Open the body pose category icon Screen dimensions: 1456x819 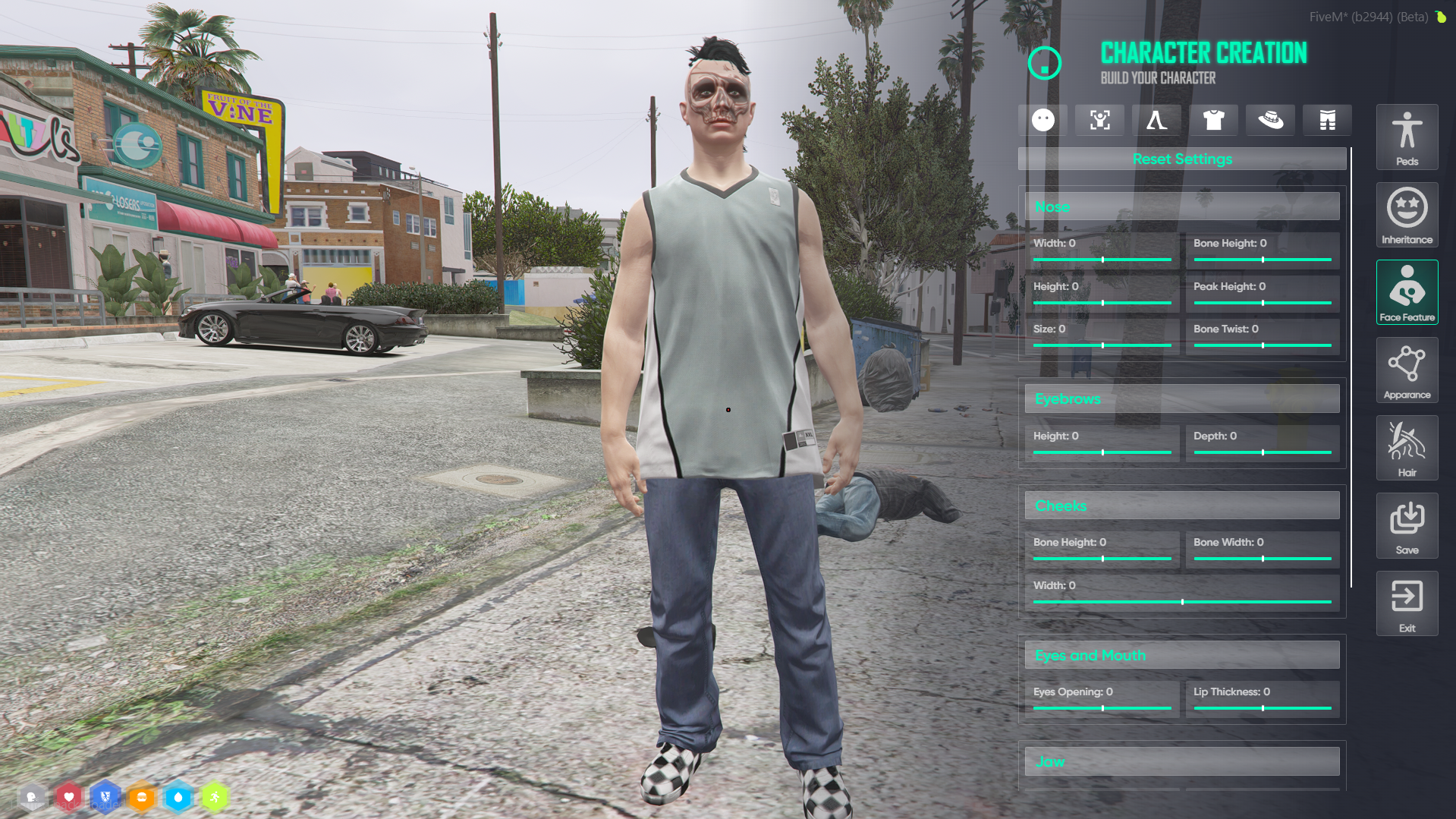(x=1099, y=120)
